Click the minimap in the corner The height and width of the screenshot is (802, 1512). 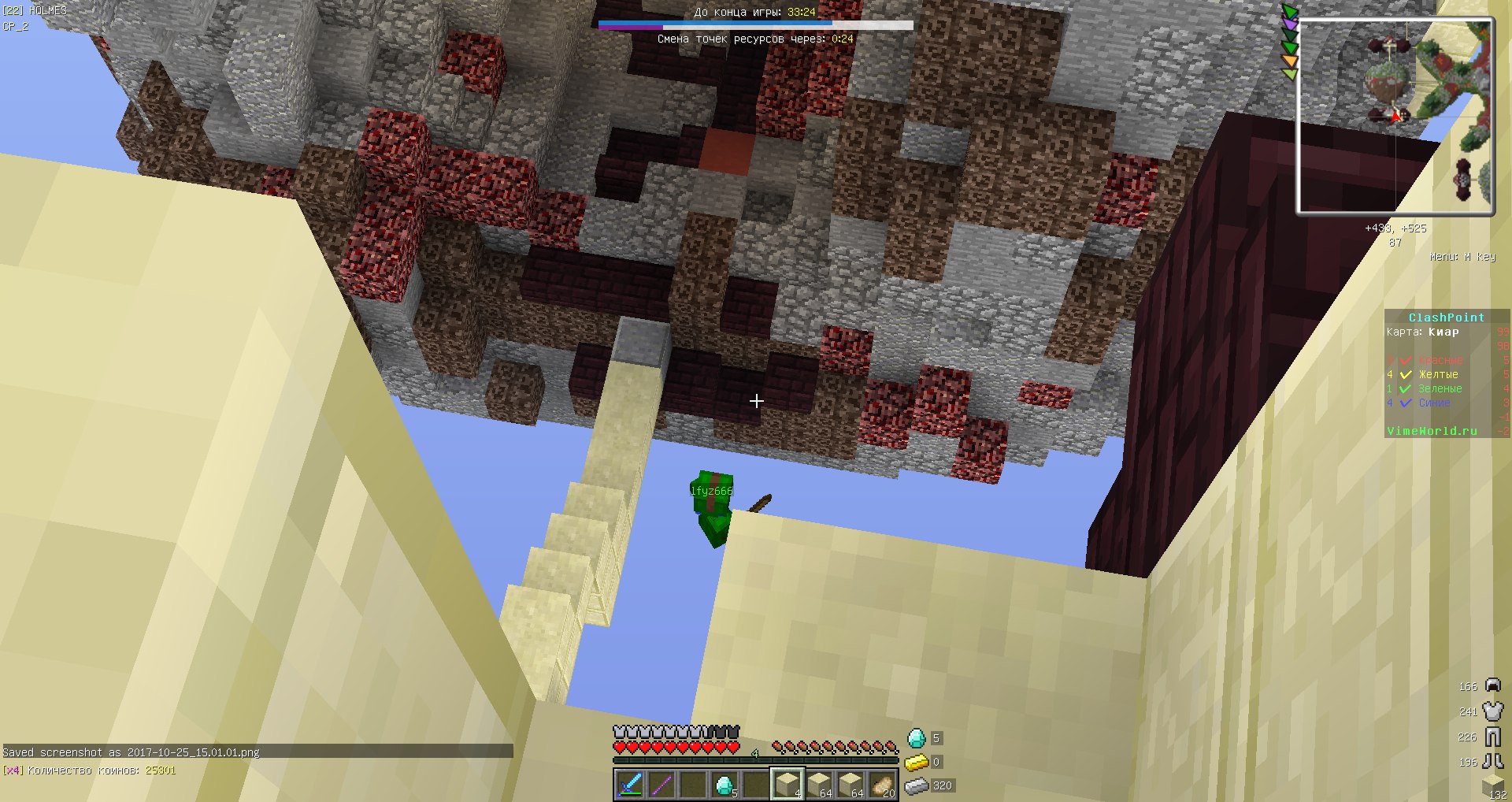click(1395, 117)
